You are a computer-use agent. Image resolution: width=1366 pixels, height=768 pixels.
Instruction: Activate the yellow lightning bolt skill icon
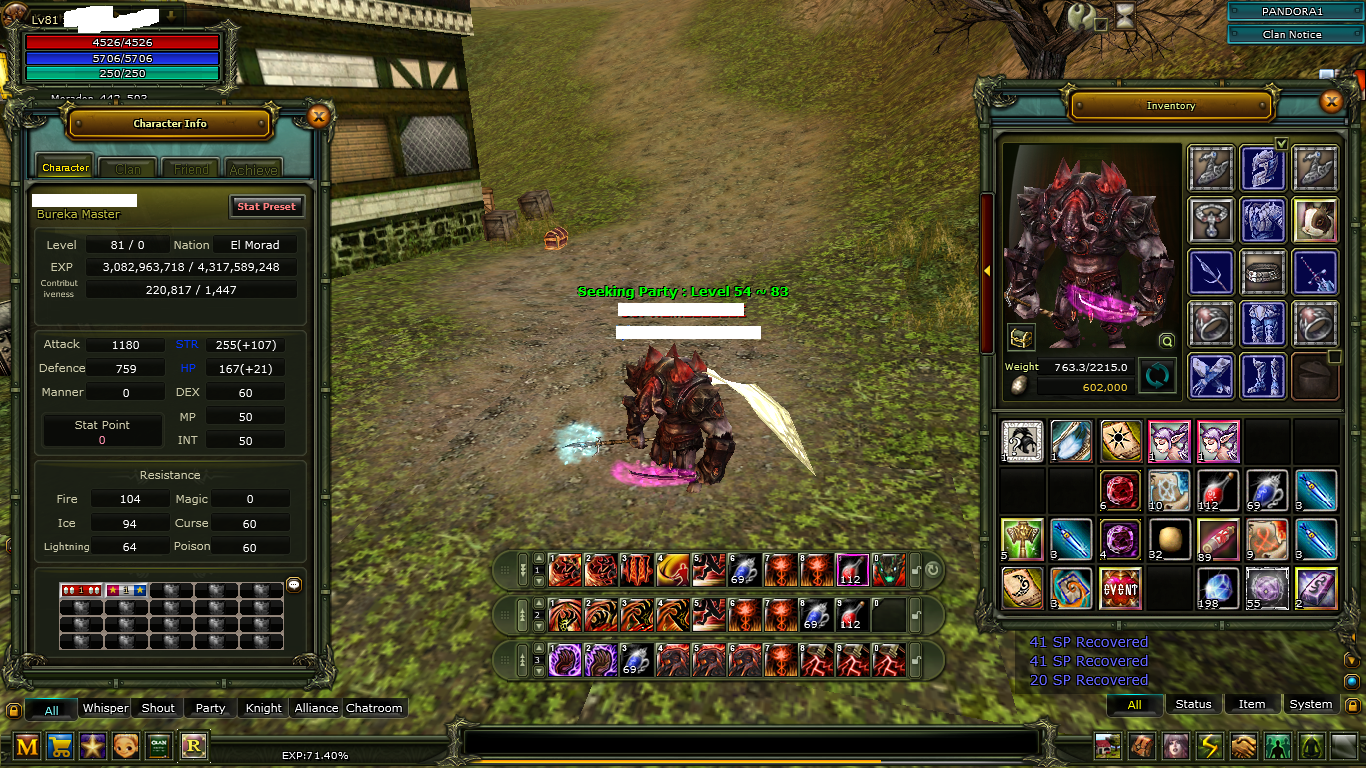[x=1210, y=745]
